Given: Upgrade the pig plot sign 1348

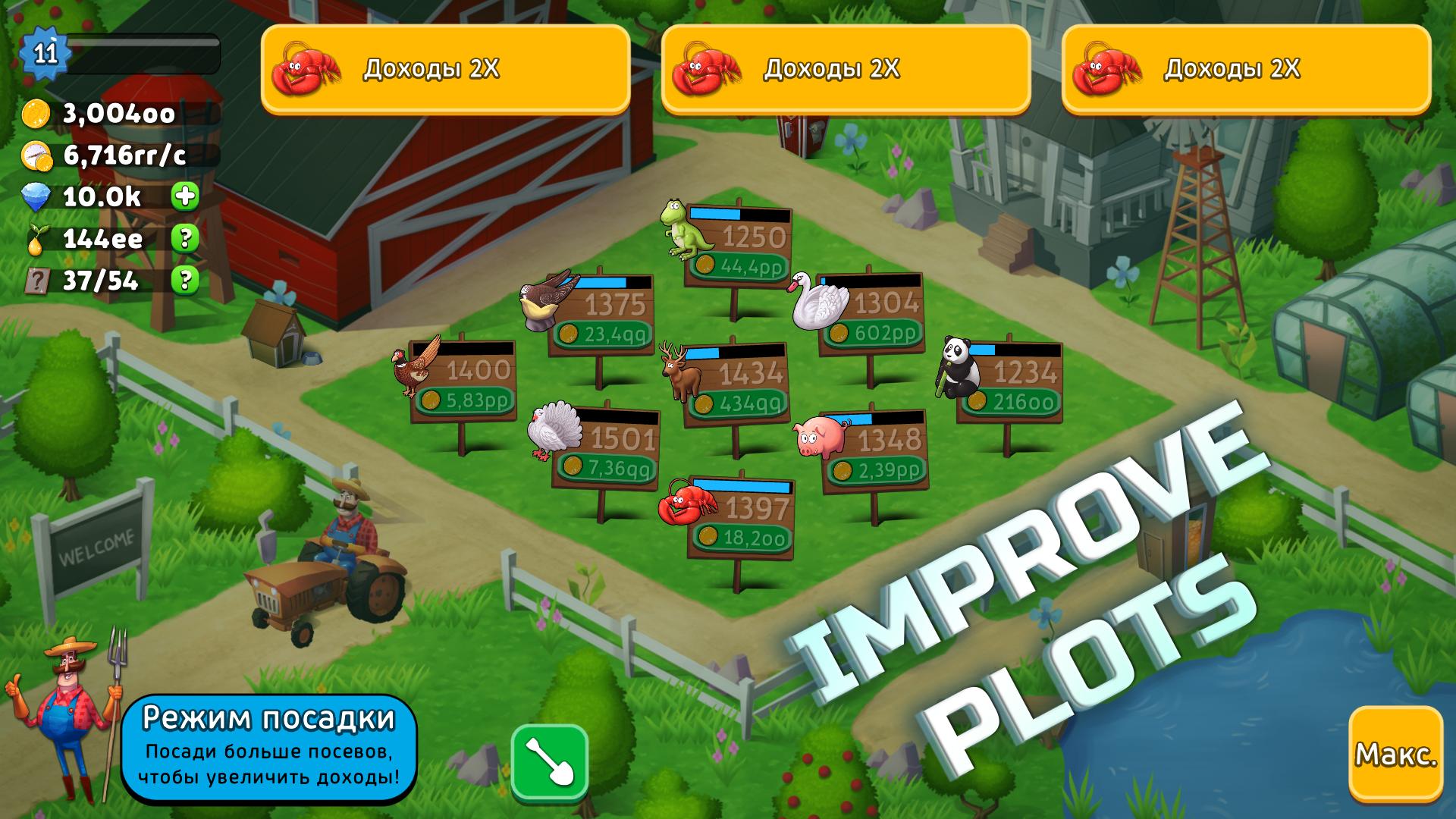Looking at the screenshot, I should coord(874,451).
